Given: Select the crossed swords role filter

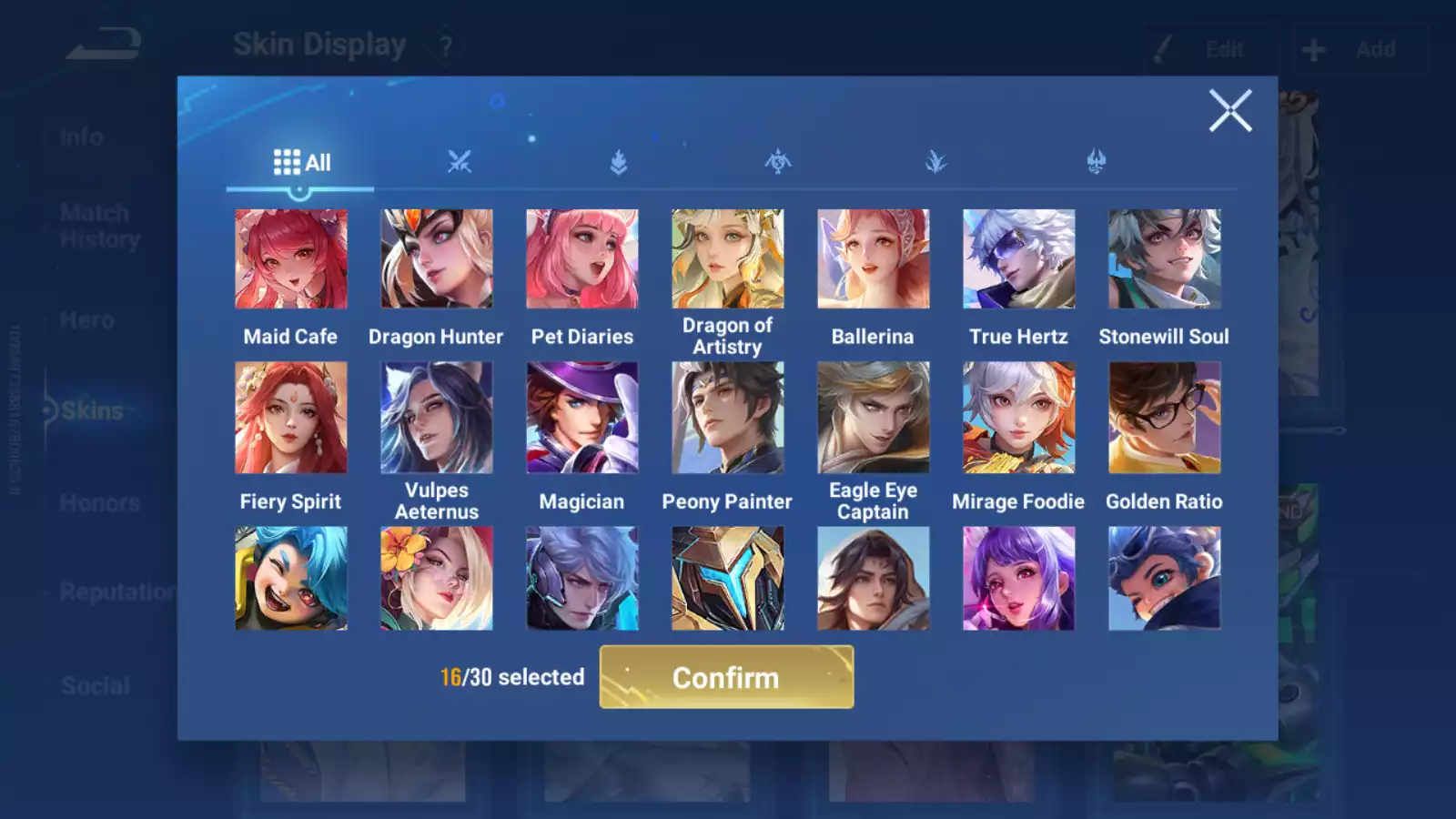Looking at the screenshot, I should tap(458, 161).
